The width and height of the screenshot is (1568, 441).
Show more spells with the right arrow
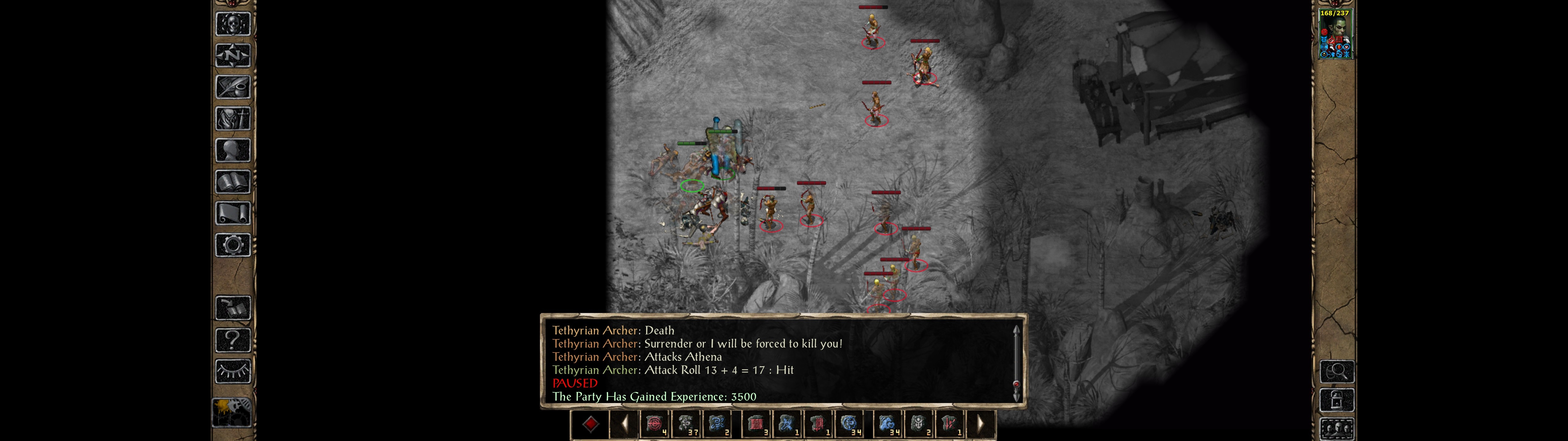[980, 424]
